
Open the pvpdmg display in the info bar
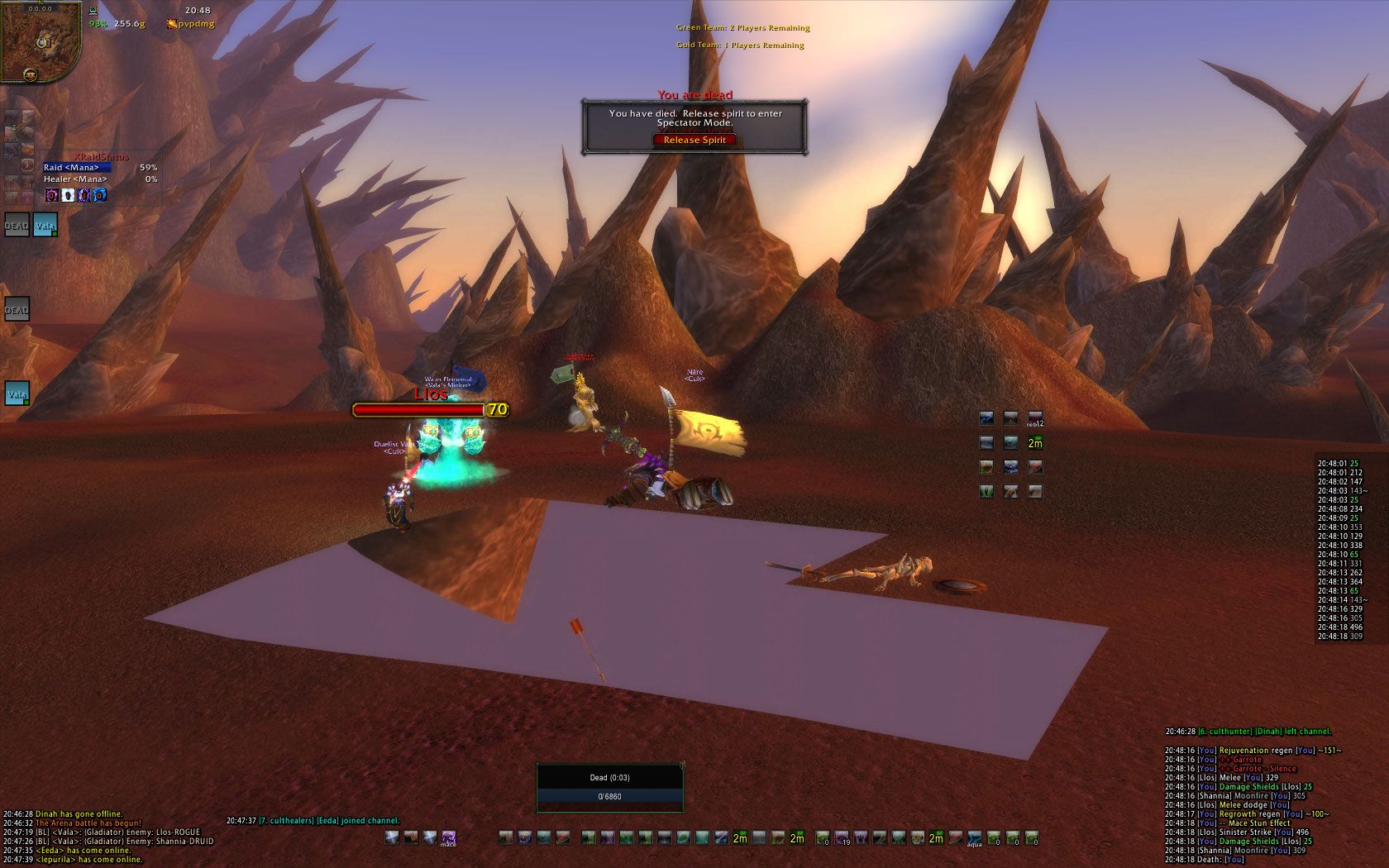196,24
